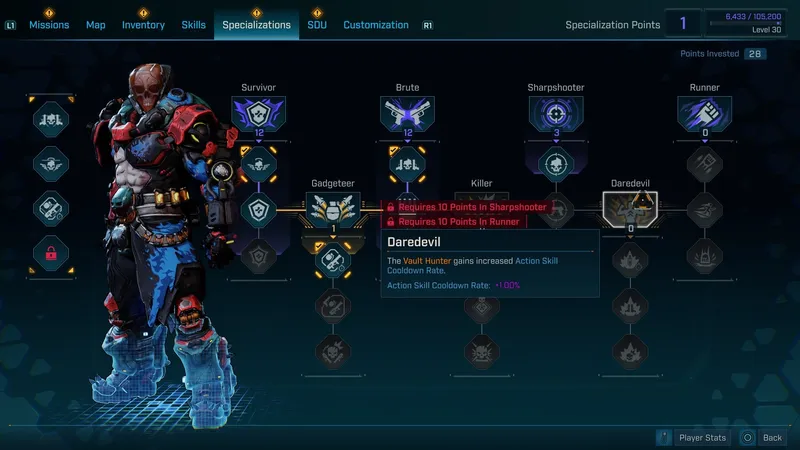Select the Sharpshooter crosshair icon

coord(555,115)
